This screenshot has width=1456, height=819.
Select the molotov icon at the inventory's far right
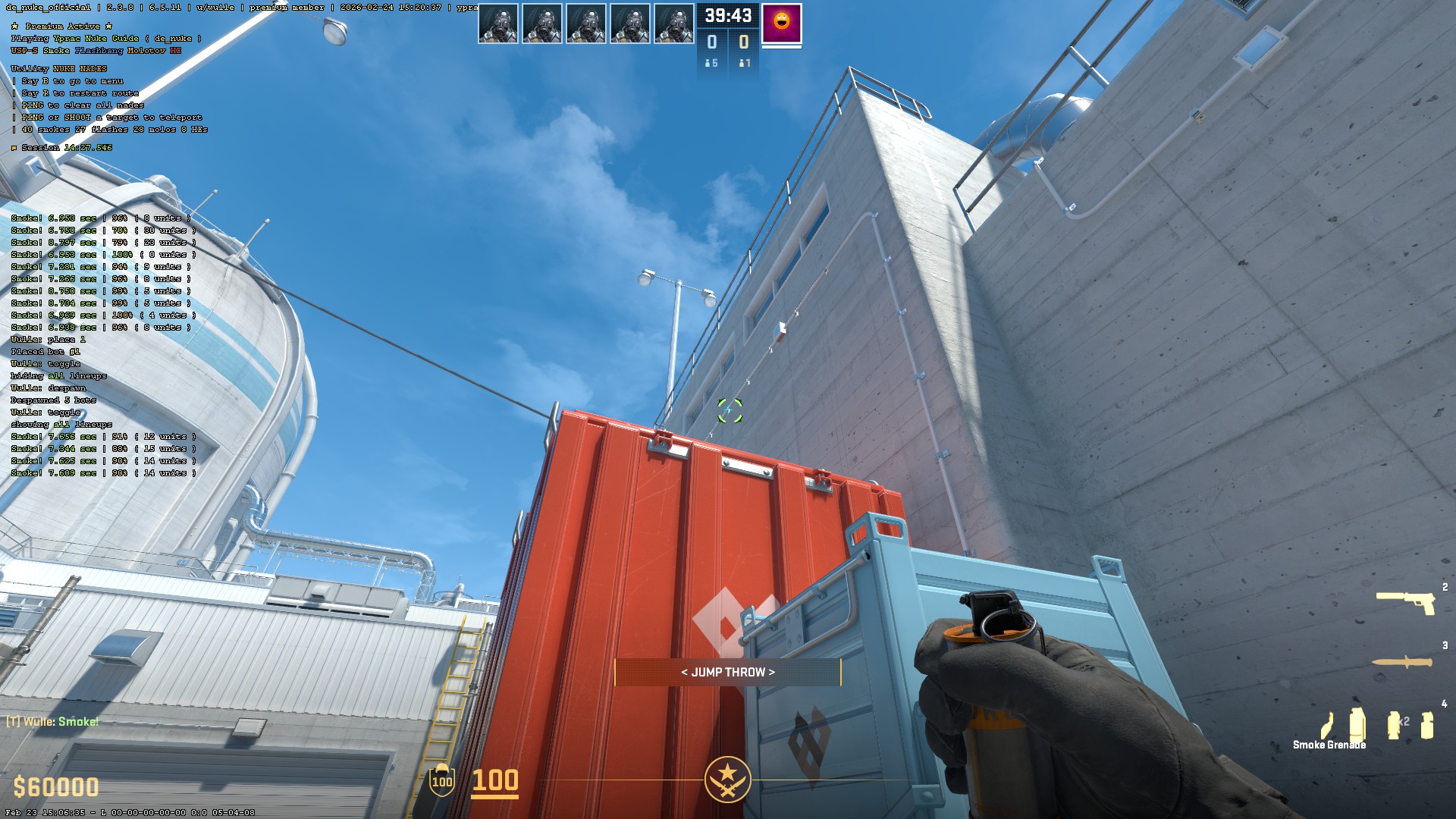1426,723
